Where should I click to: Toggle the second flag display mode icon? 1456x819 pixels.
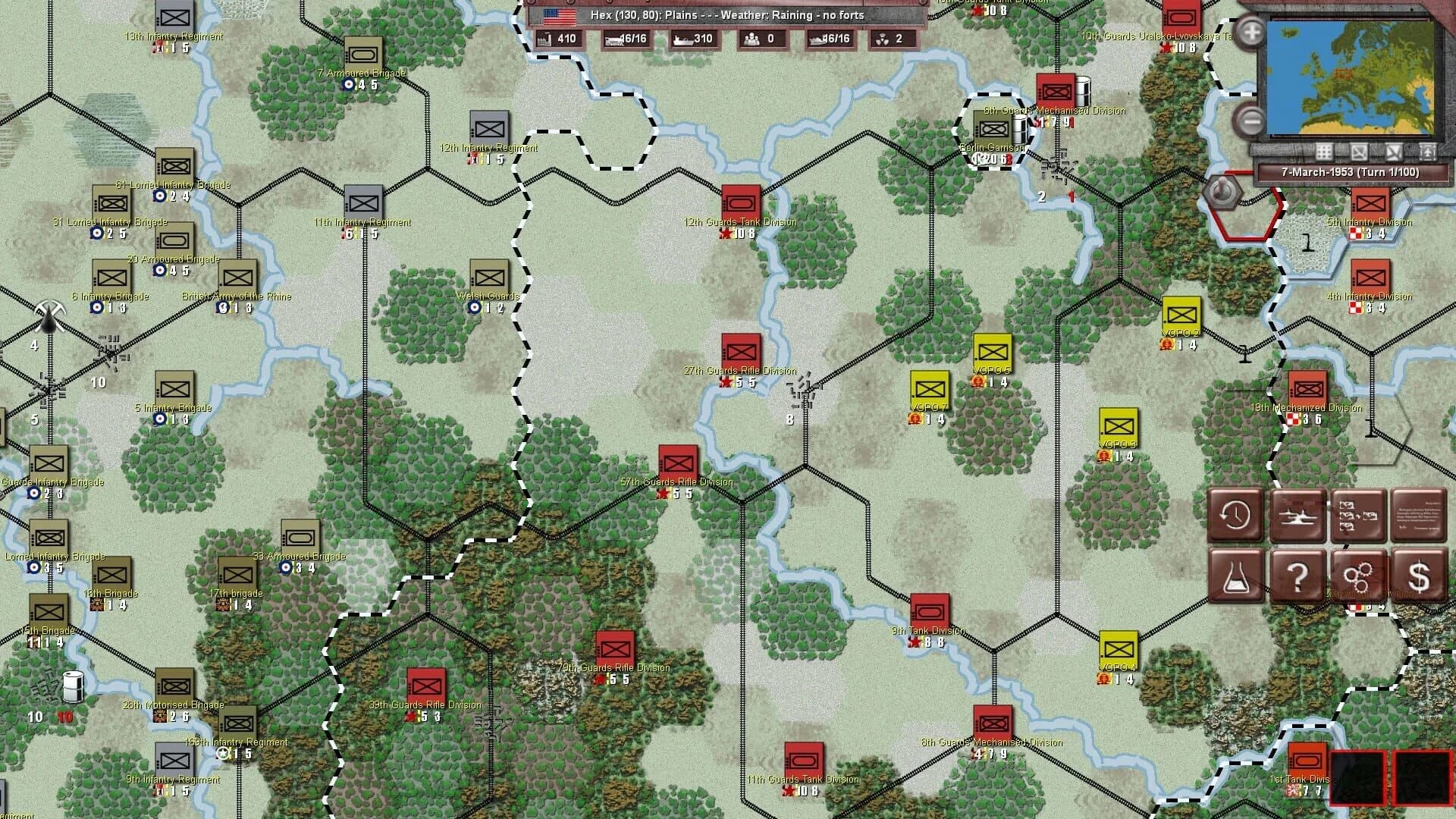point(1395,152)
